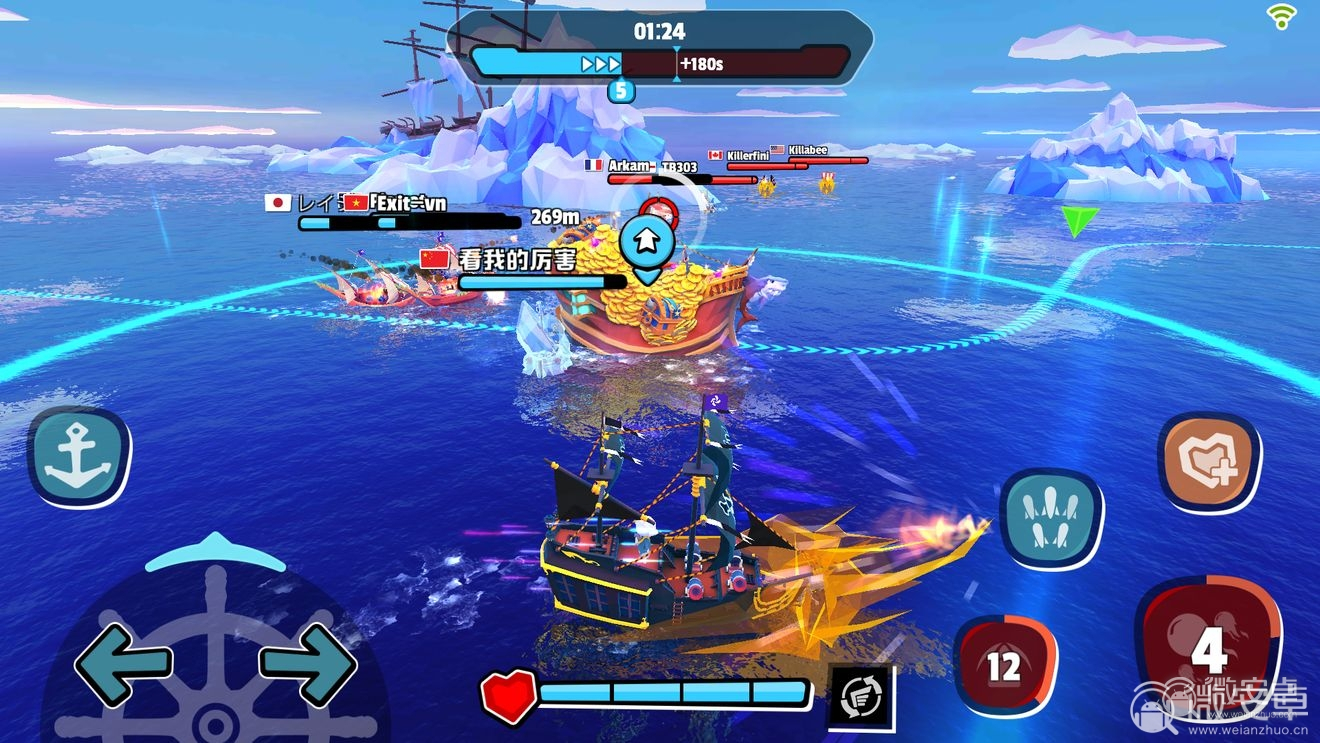Tap the swap icon beside the health bar

pyautogui.click(x=860, y=696)
